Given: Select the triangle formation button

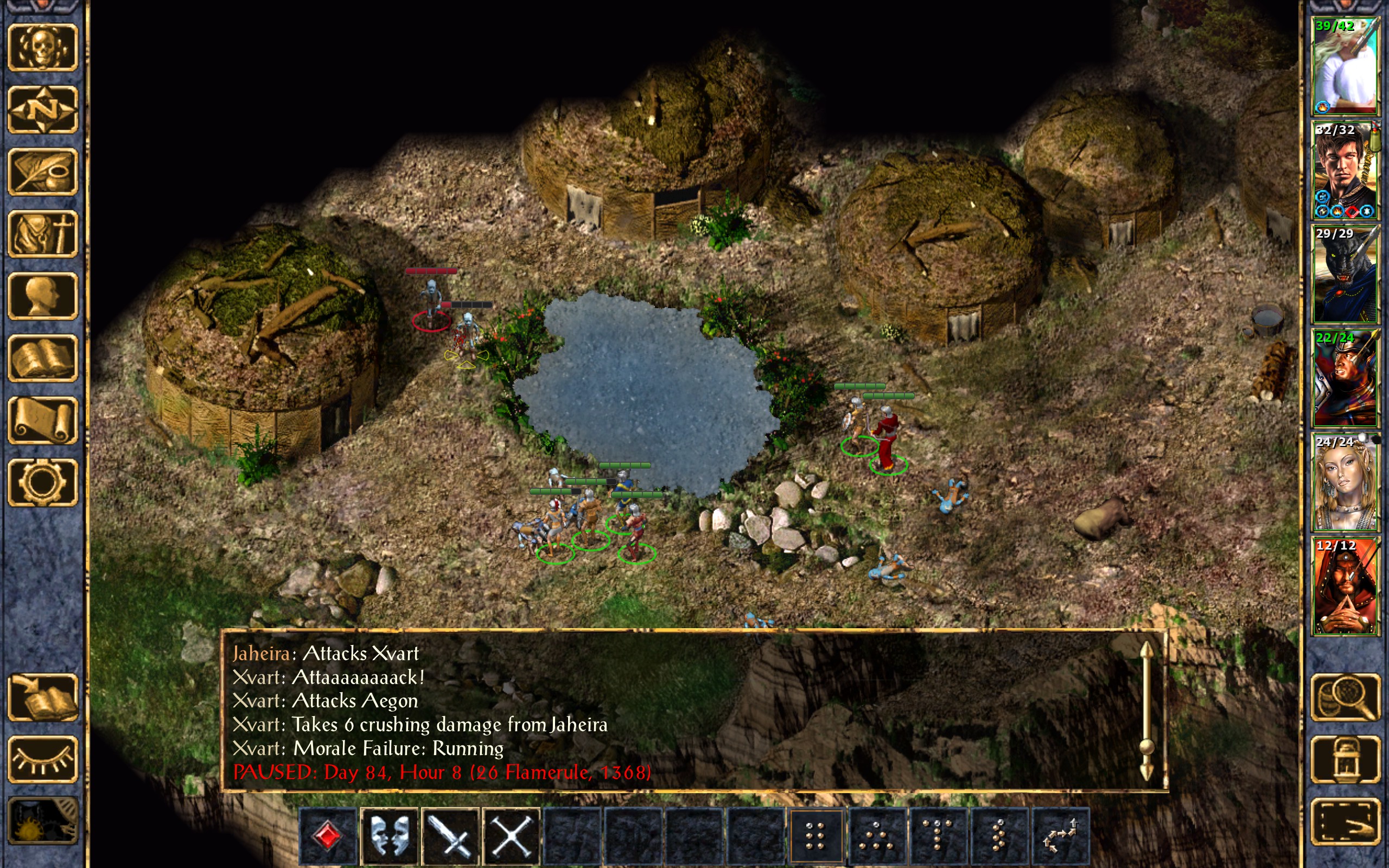Looking at the screenshot, I should pyautogui.click(x=876, y=836).
